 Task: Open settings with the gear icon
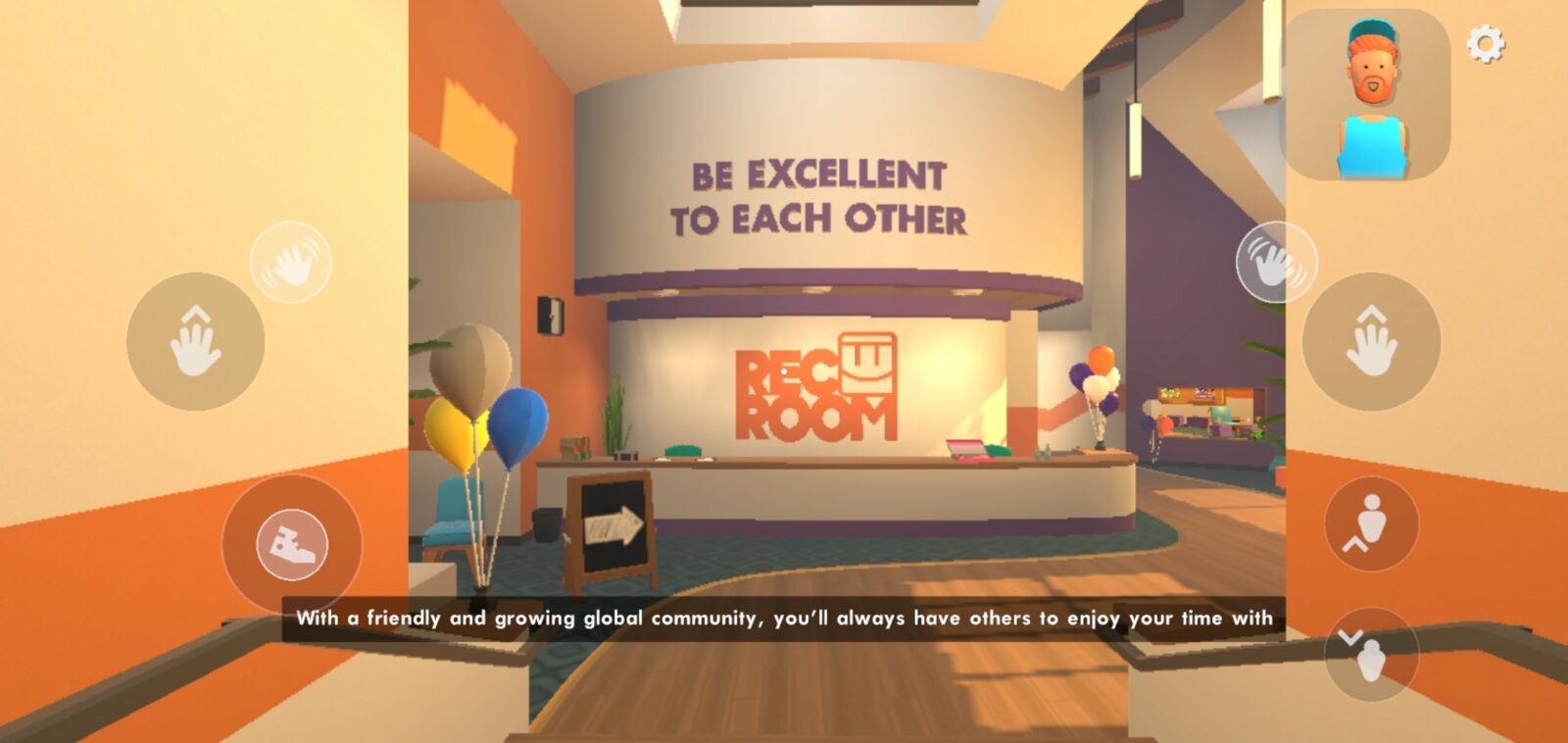coord(1485,44)
